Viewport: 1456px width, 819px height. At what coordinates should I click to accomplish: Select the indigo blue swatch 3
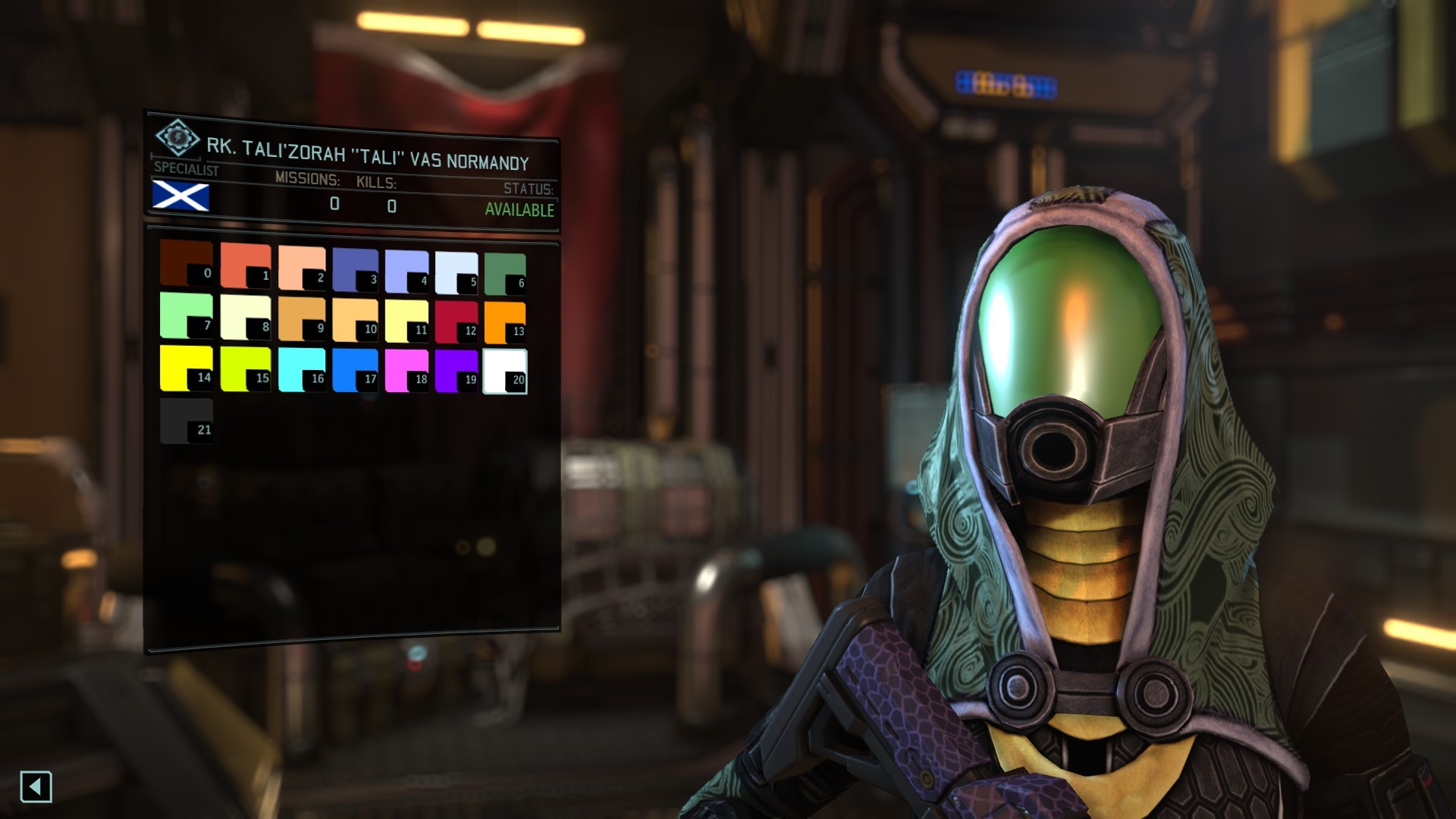coord(354,270)
